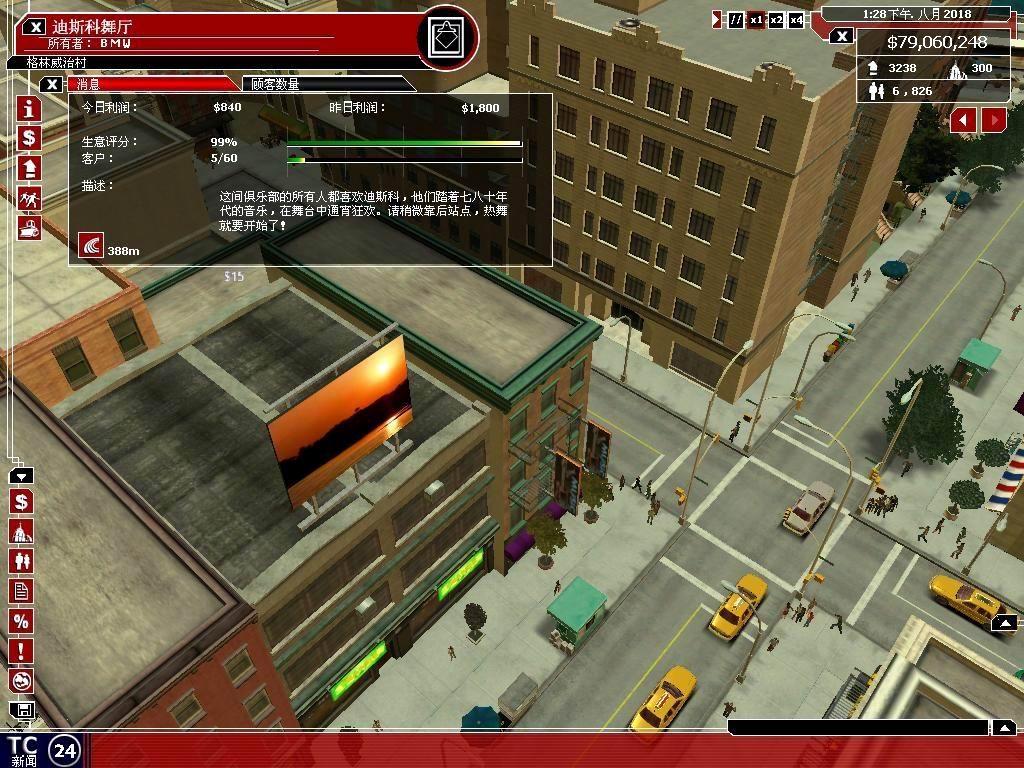Open the building info 'i' icon
This screenshot has height=768, width=1024.
click(29, 108)
